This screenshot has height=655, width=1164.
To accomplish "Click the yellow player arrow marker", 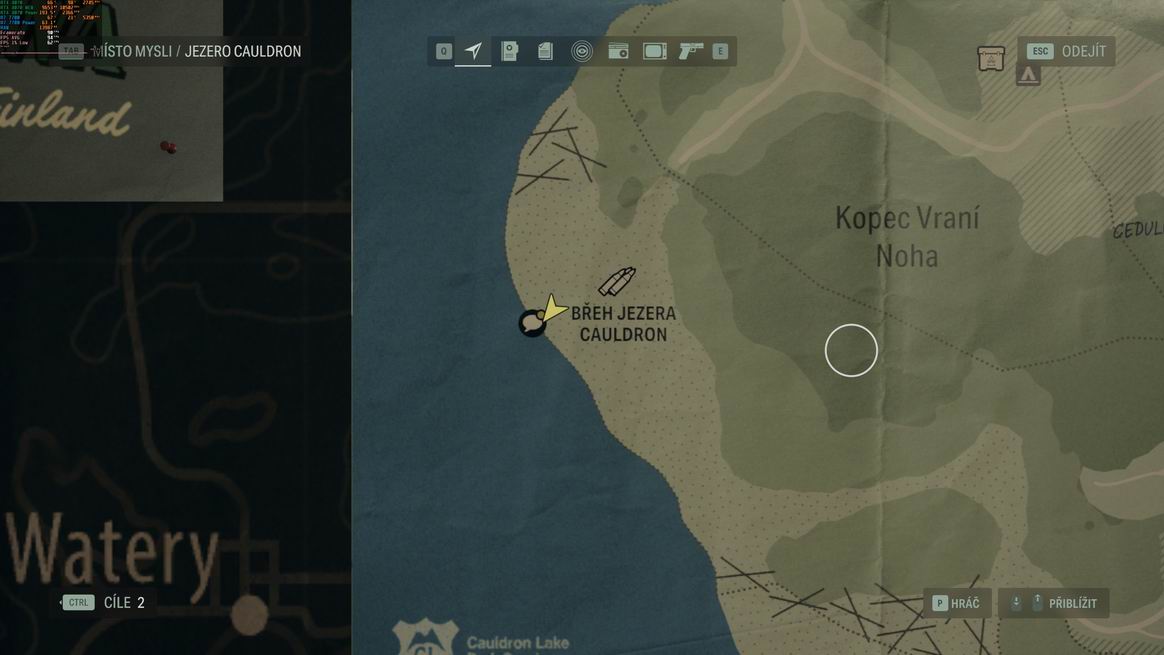I will click(x=552, y=308).
